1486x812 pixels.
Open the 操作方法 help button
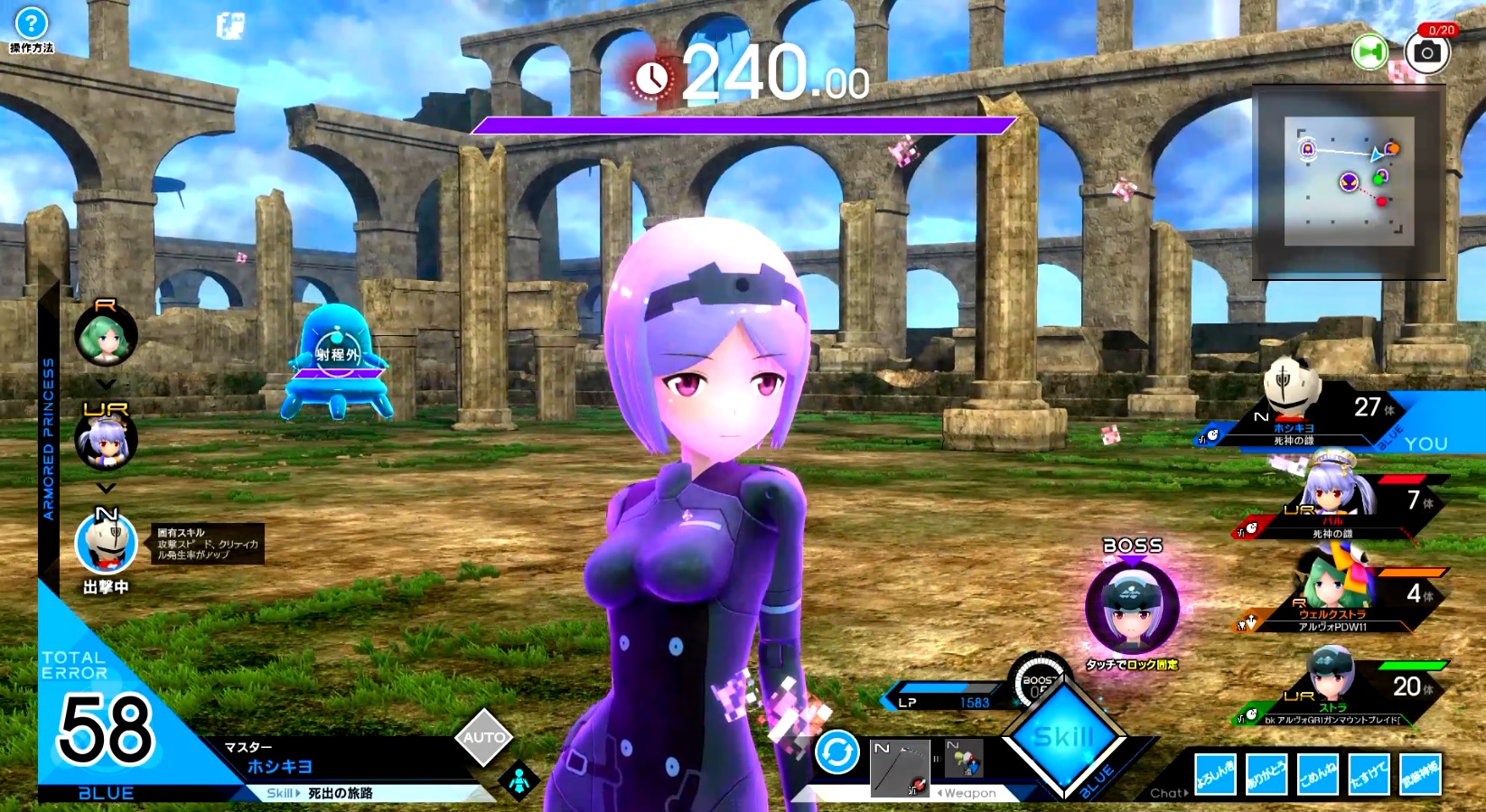tap(32, 27)
